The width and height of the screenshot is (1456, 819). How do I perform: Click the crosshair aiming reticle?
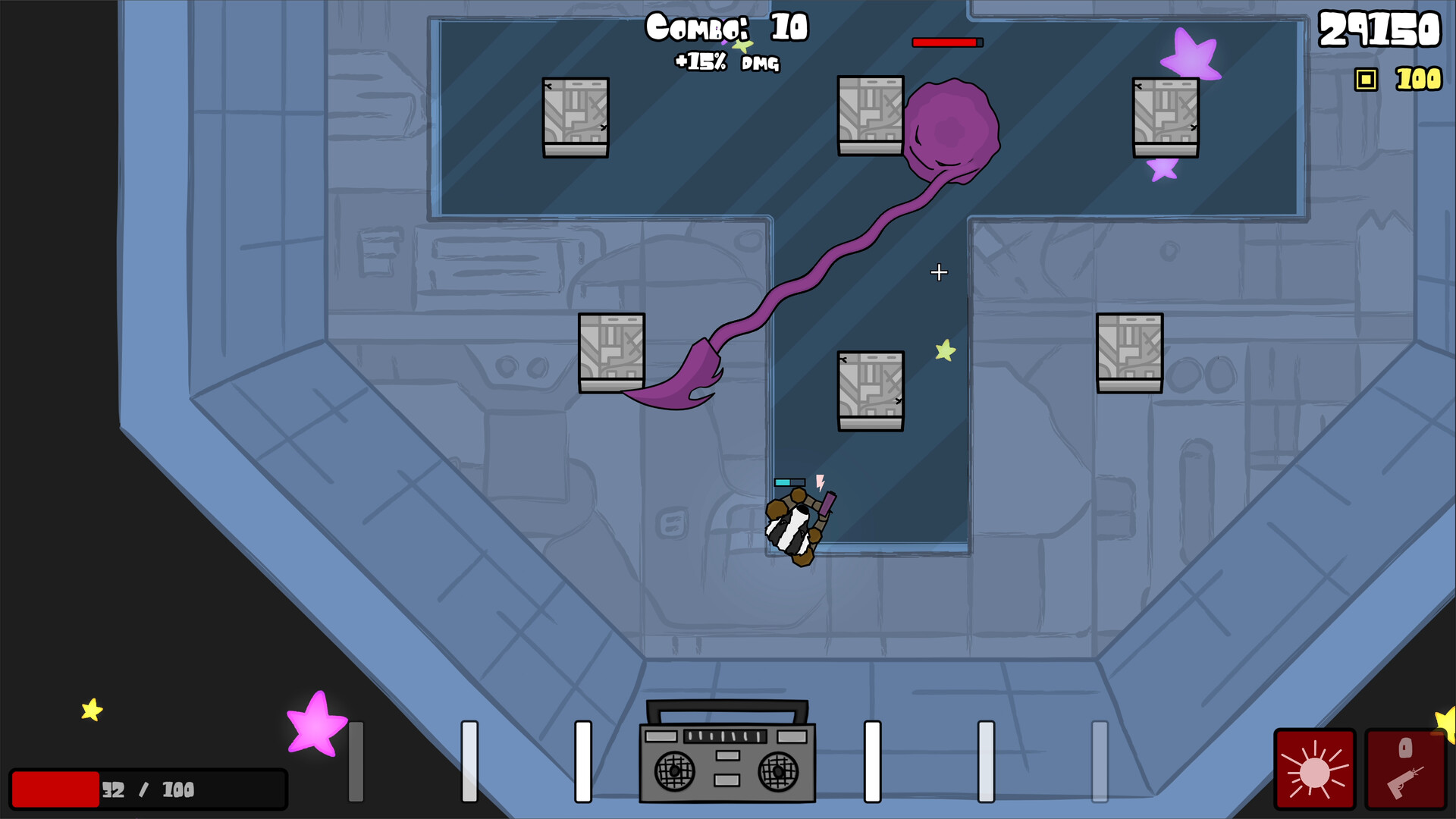coord(940,272)
